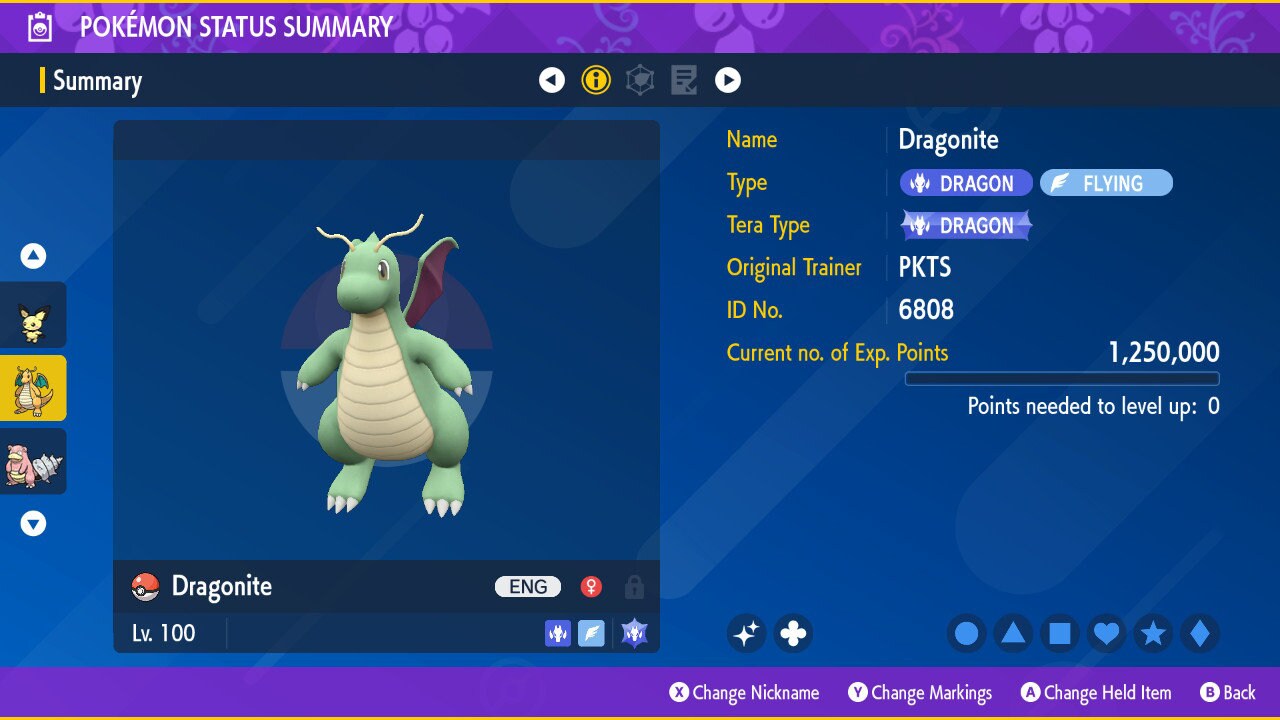Toggle the circle marking
Image resolution: width=1280 pixels, height=720 pixels.
pos(967,633)
